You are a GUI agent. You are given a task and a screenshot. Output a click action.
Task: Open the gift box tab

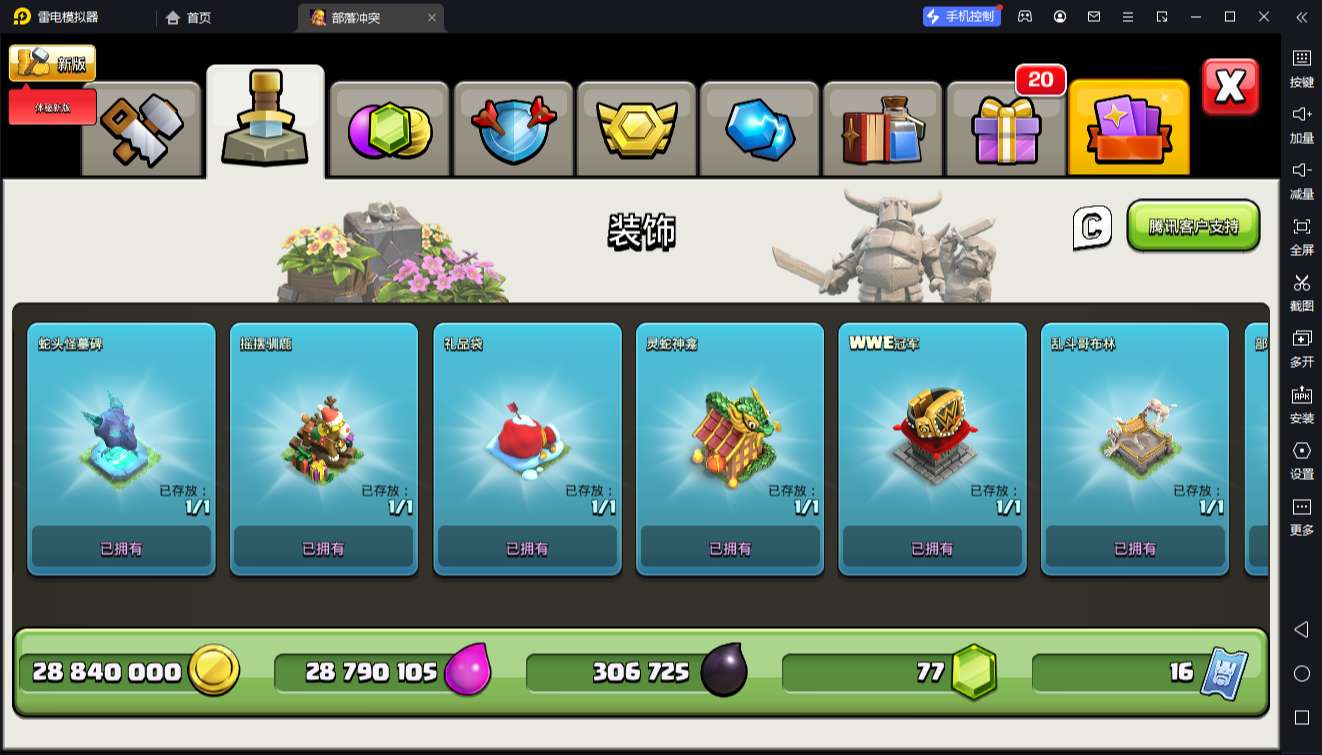point(1006,130)
